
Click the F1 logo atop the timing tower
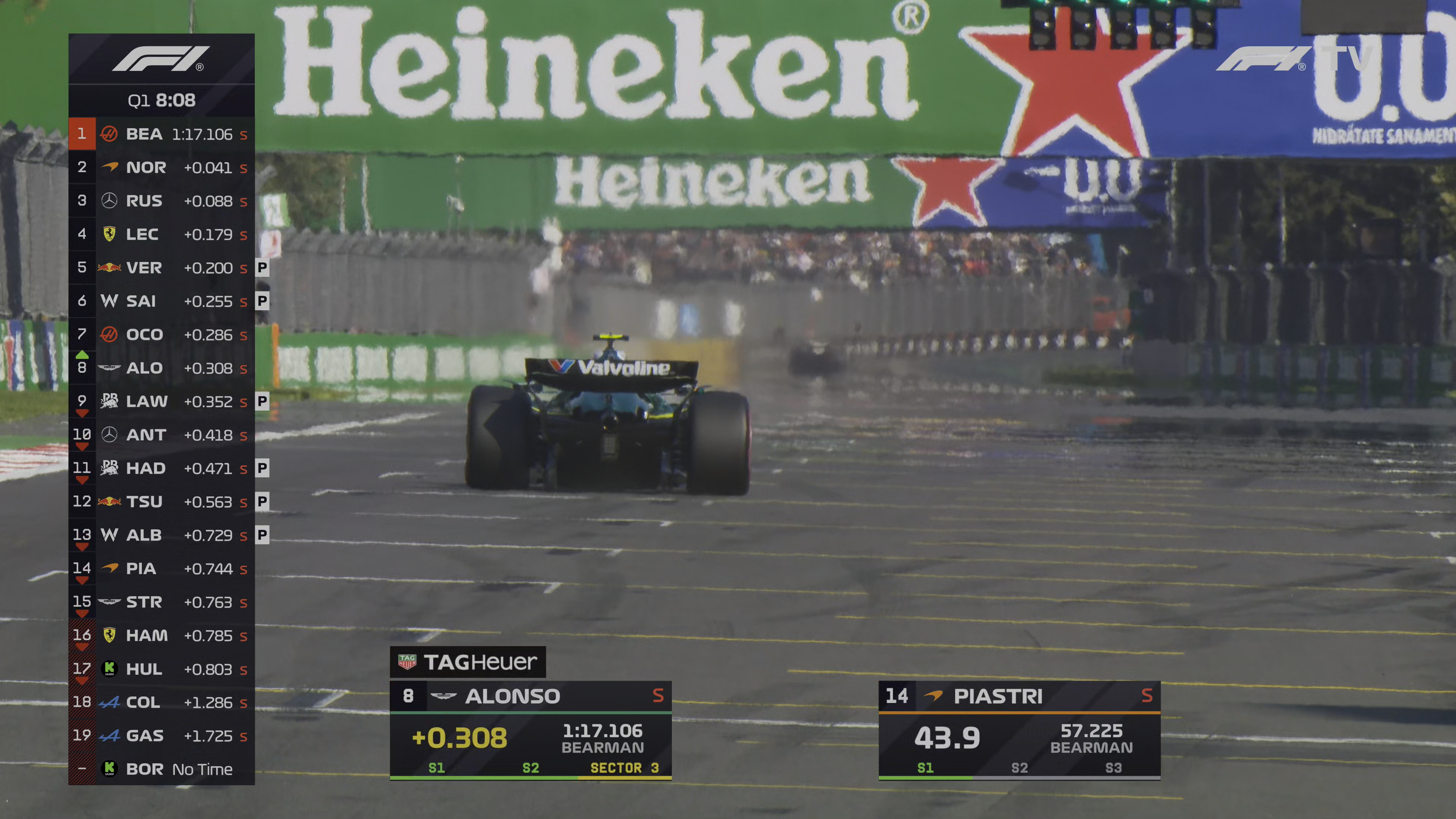[161, 59]
